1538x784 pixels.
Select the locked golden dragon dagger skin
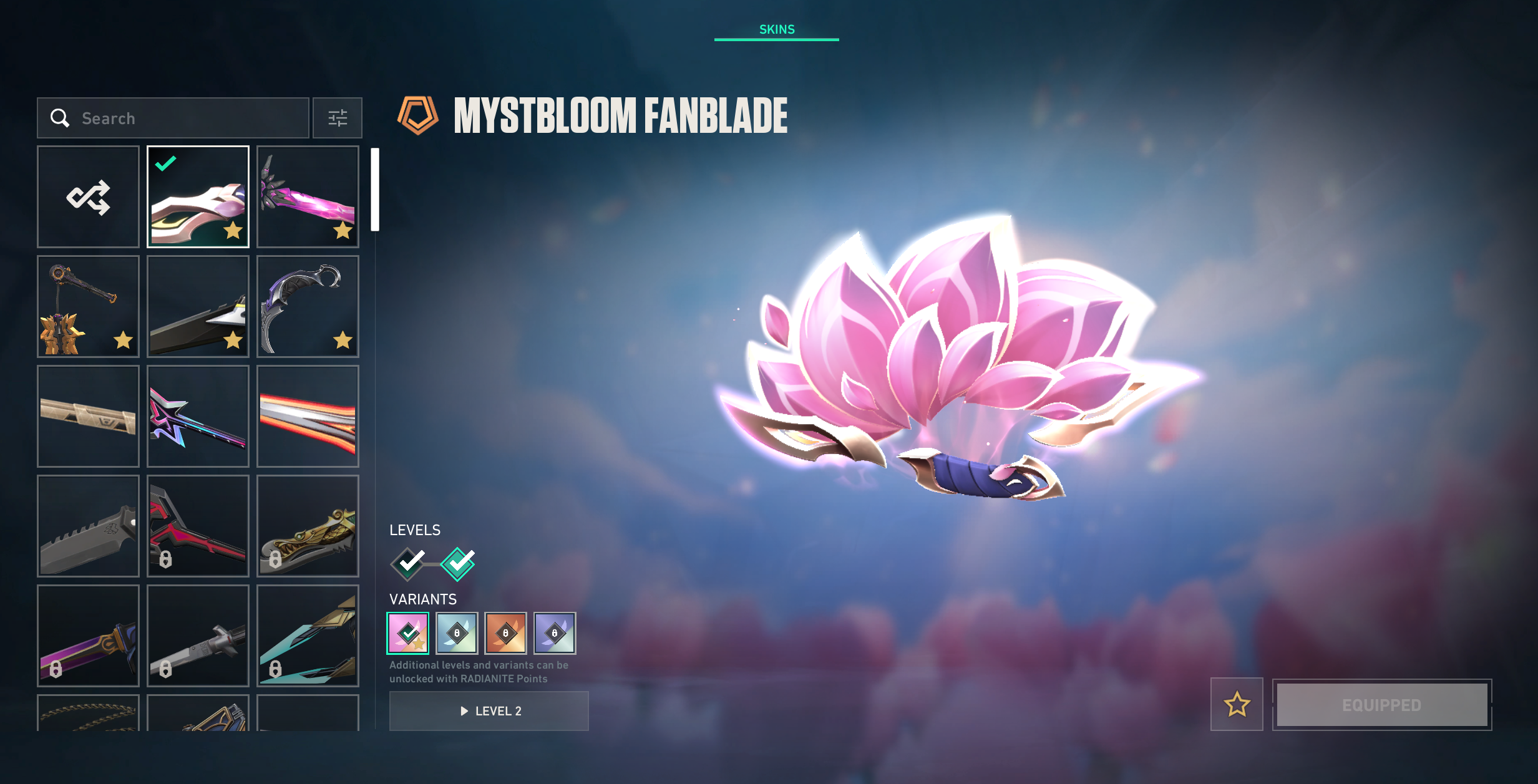[x=308, y=526]
